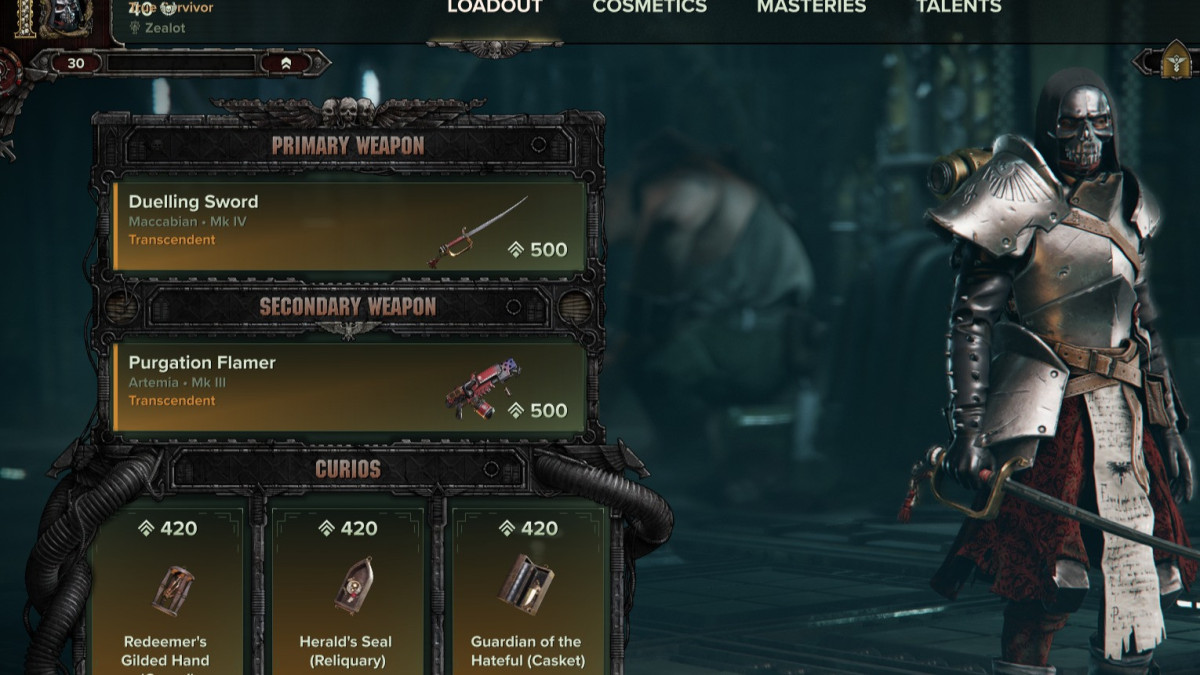Open the Redeemer's Gilded Hand curio slot

click(166, 590)
